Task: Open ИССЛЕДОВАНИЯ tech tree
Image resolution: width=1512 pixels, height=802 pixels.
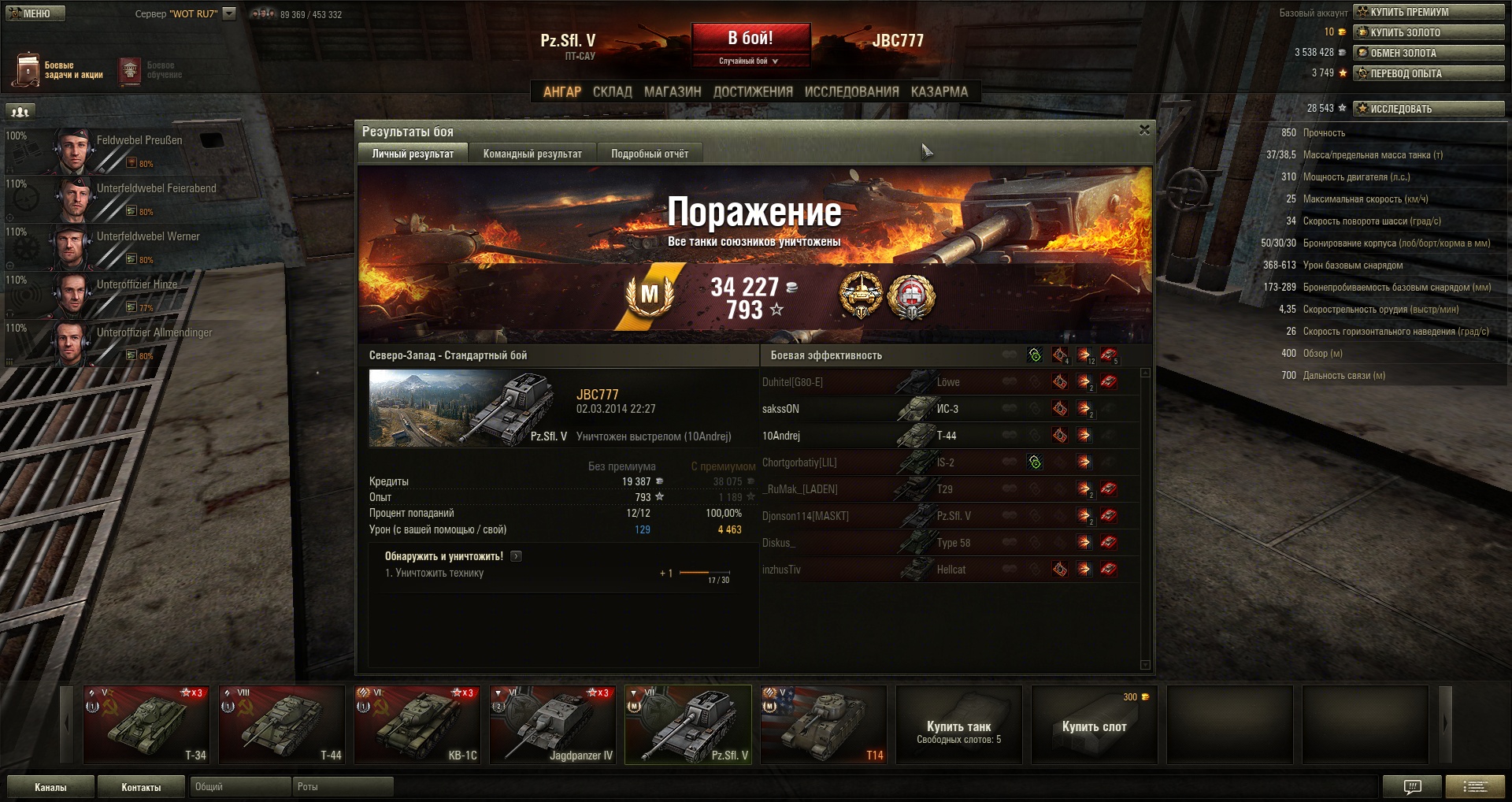Action: (851, 91)
